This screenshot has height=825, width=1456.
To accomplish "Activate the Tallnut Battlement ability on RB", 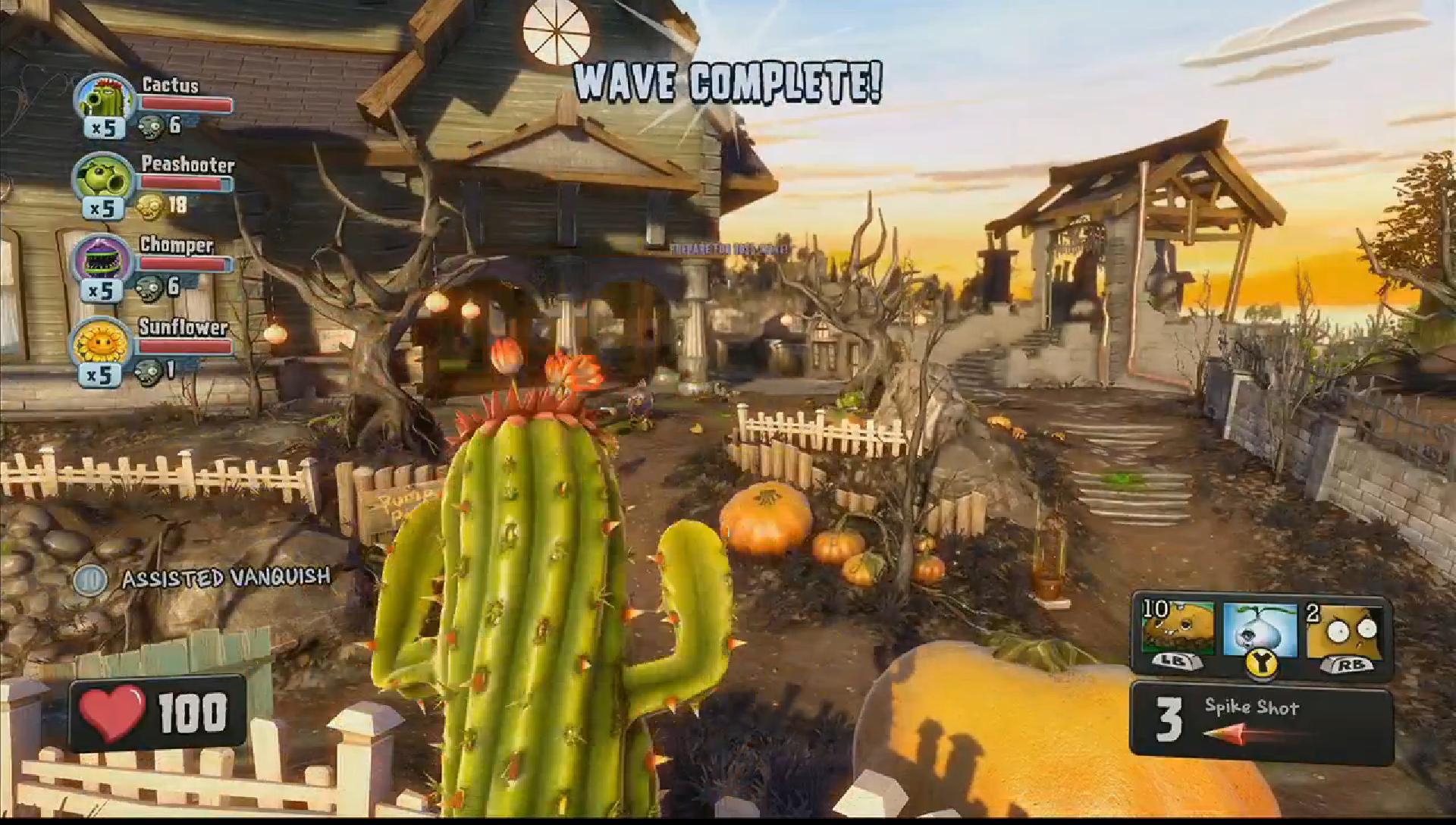I will tap(1342, 631).
